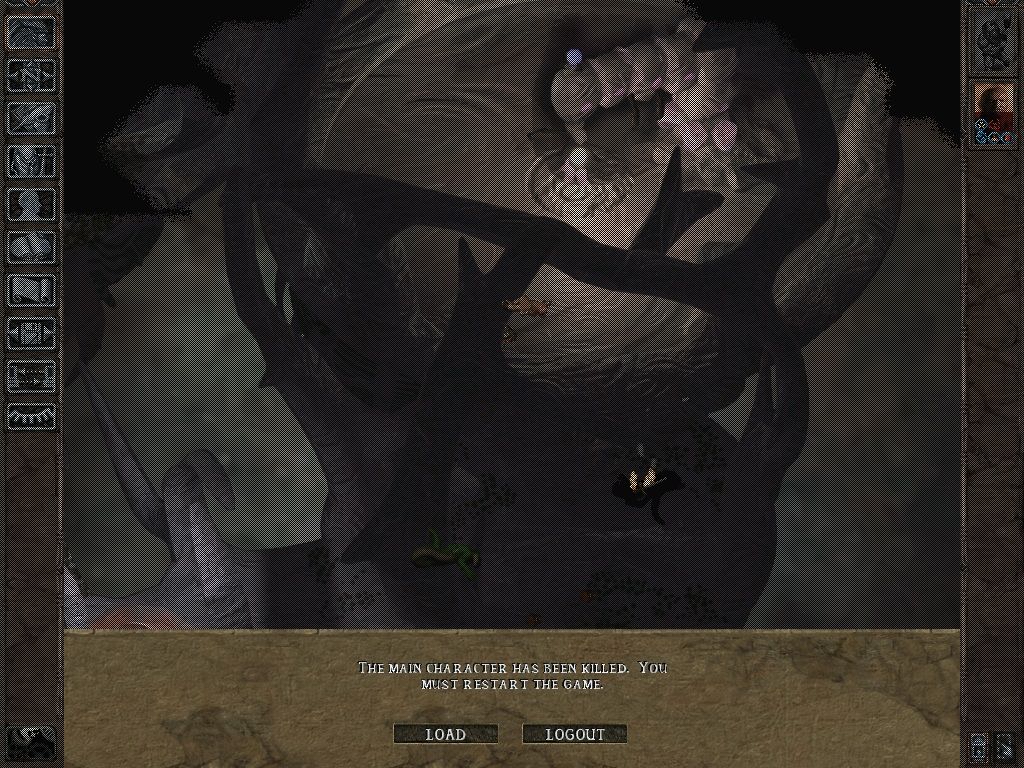Open the area map from the sidebar
Image resolution: width=1024 pixels, height=768 pixels.
click(x=32, y=75)
